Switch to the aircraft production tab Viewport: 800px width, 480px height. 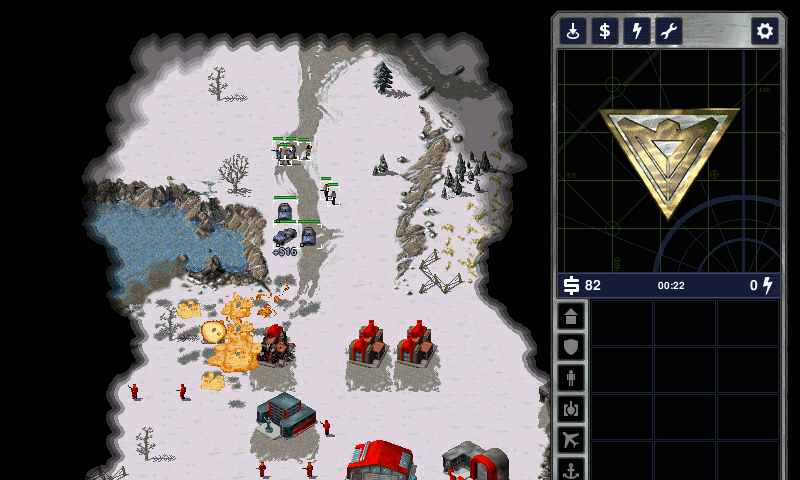571,439
